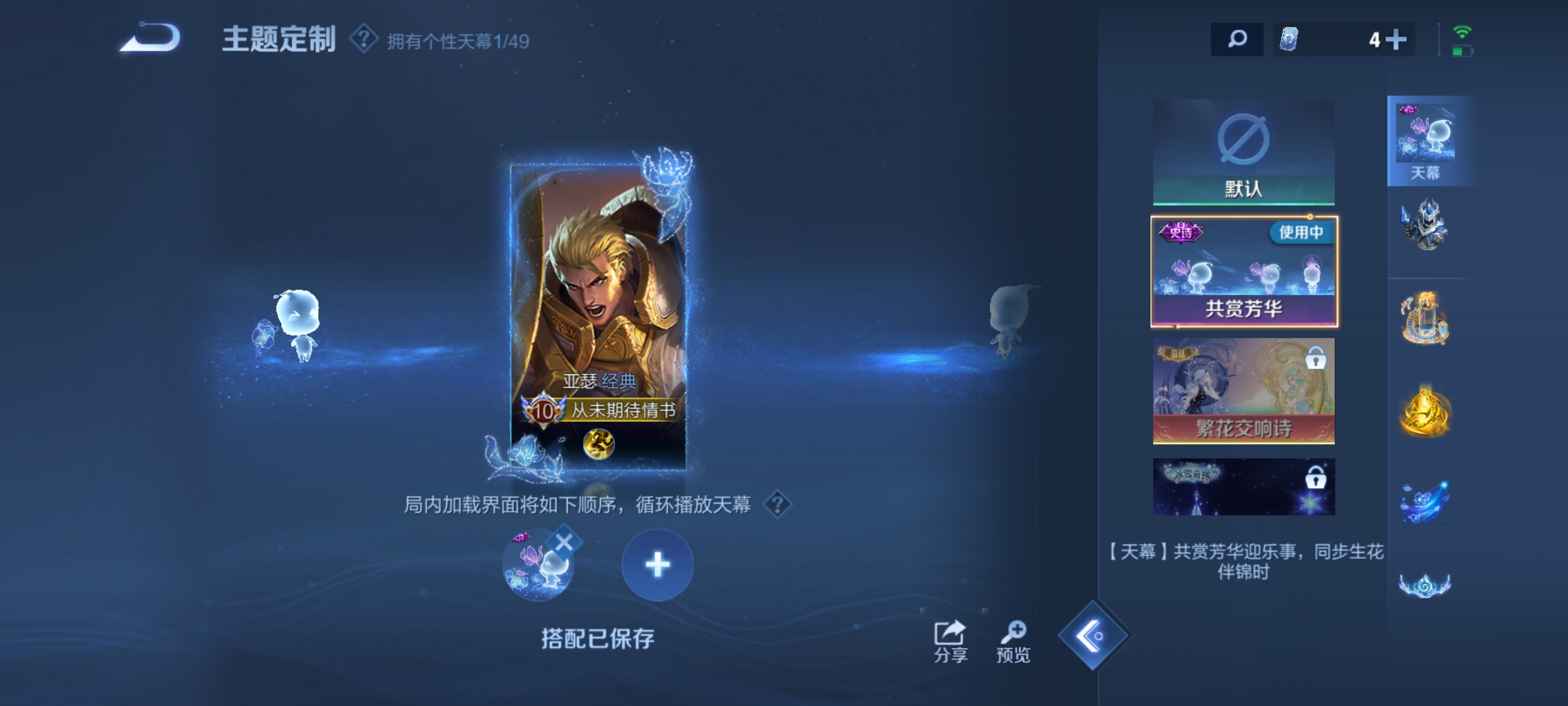Expand the playback list with the plus circle
The height and width of the screenshot is (706, 1568).
click(x=657, y=565)
